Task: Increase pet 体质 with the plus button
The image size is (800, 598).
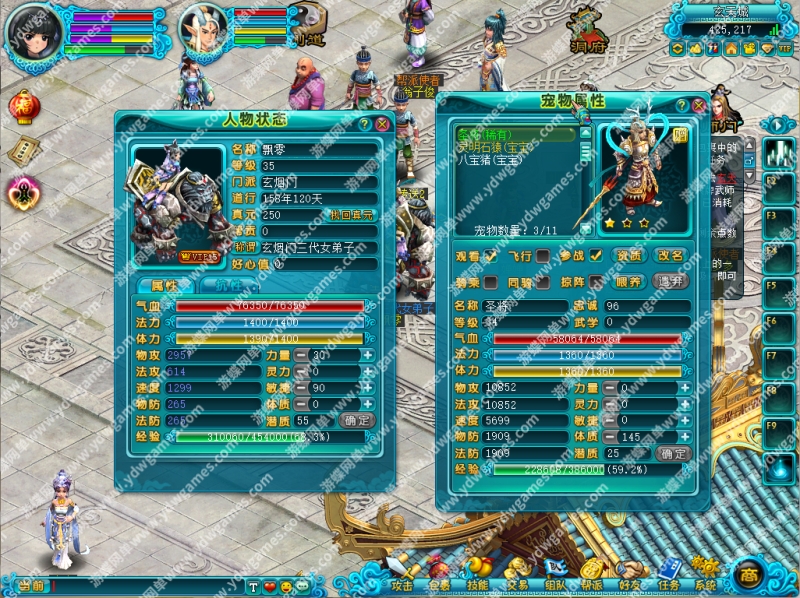Action: pos(683,437)
